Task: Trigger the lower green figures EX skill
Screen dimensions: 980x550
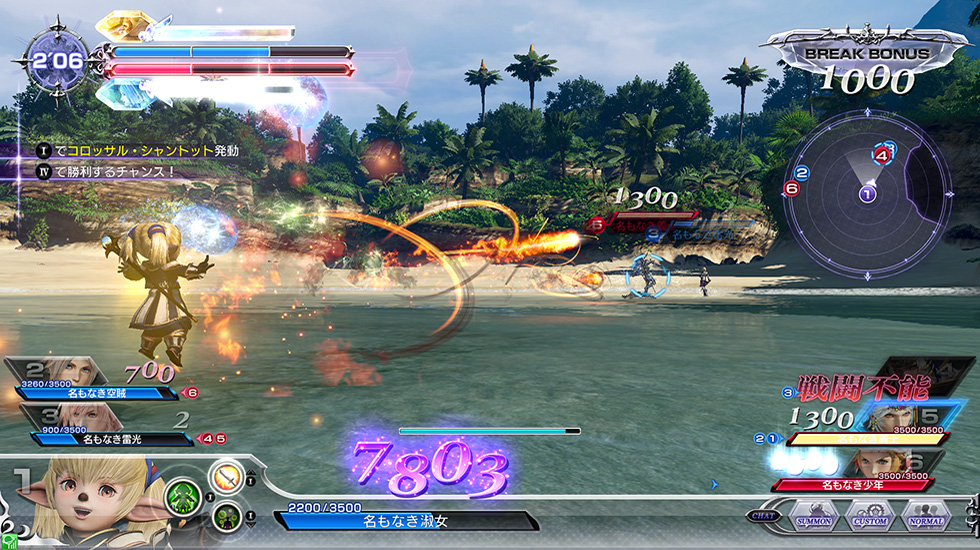Action: click(x=227, y=516)
